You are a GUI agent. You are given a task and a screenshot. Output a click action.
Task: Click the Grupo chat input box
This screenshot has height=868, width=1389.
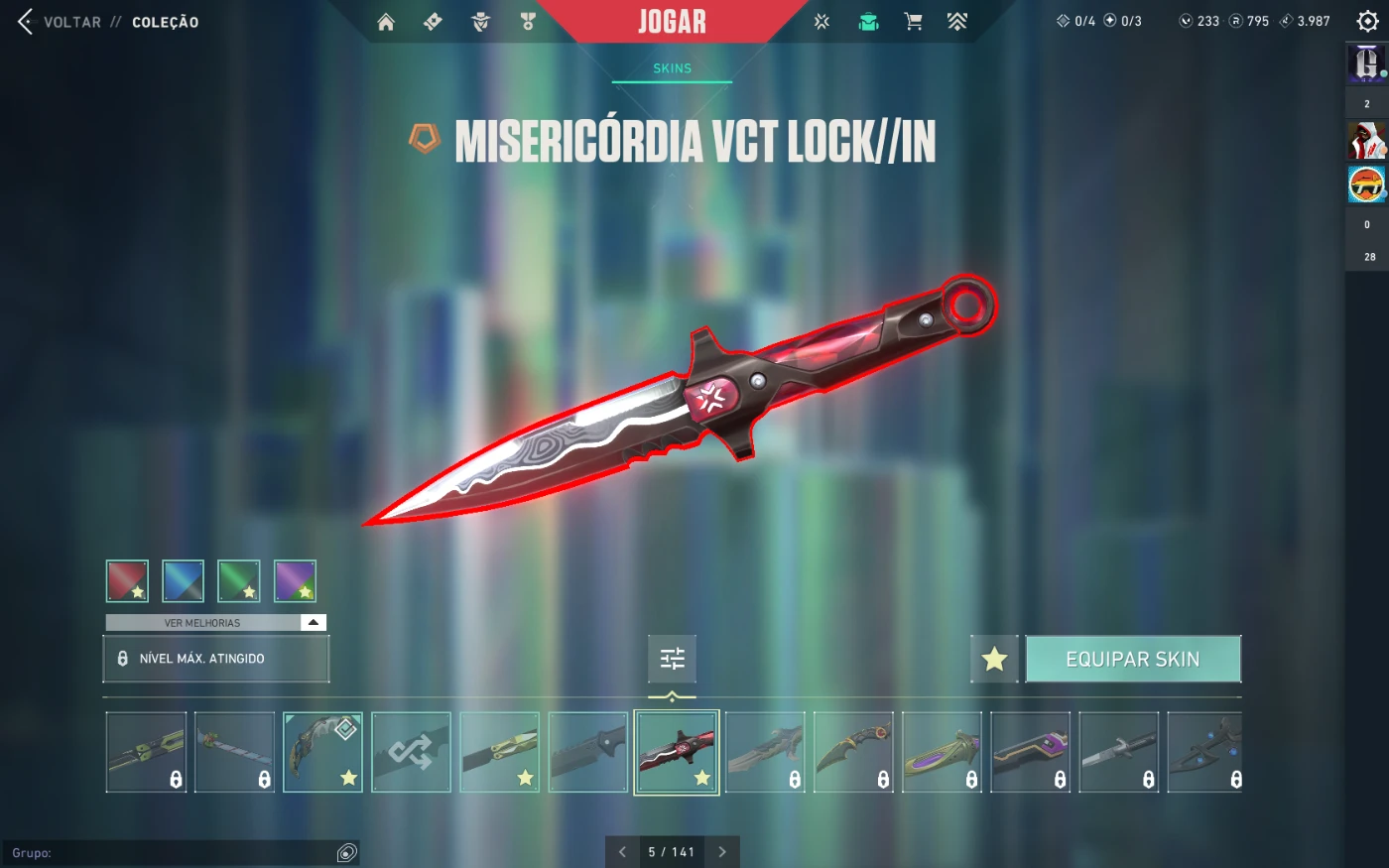(x=179, y=853)
